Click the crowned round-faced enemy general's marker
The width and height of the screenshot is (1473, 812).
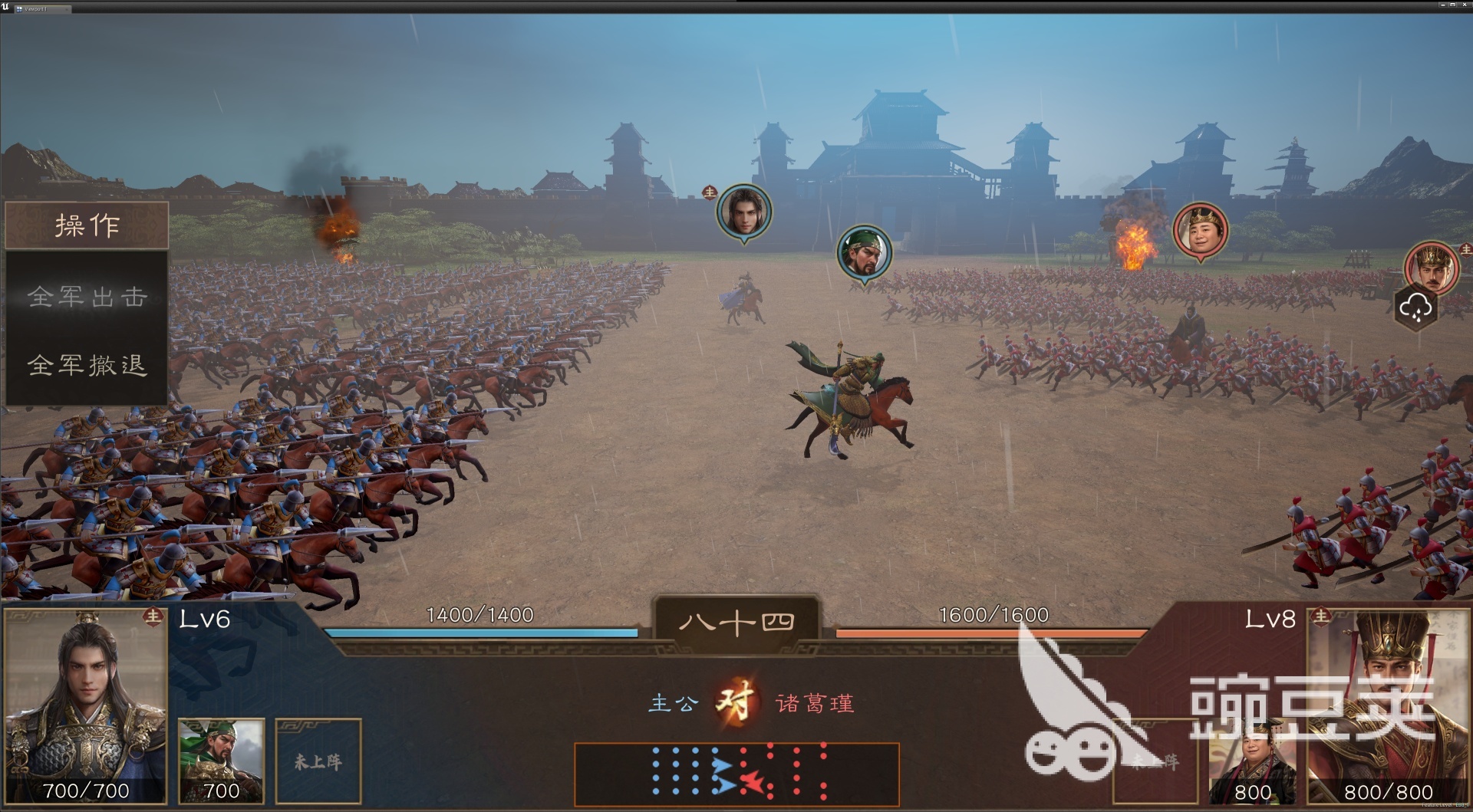(x=1200, y=229)
